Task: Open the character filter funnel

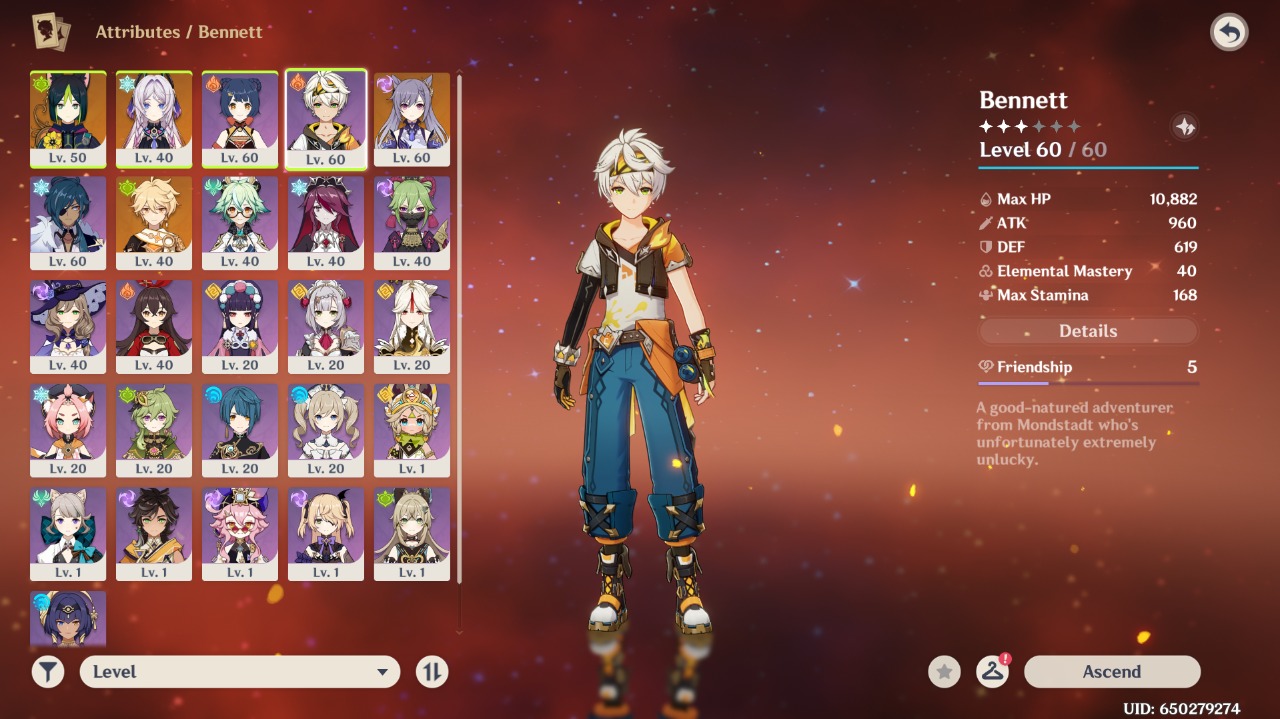Action: click(x=47, y=672)
